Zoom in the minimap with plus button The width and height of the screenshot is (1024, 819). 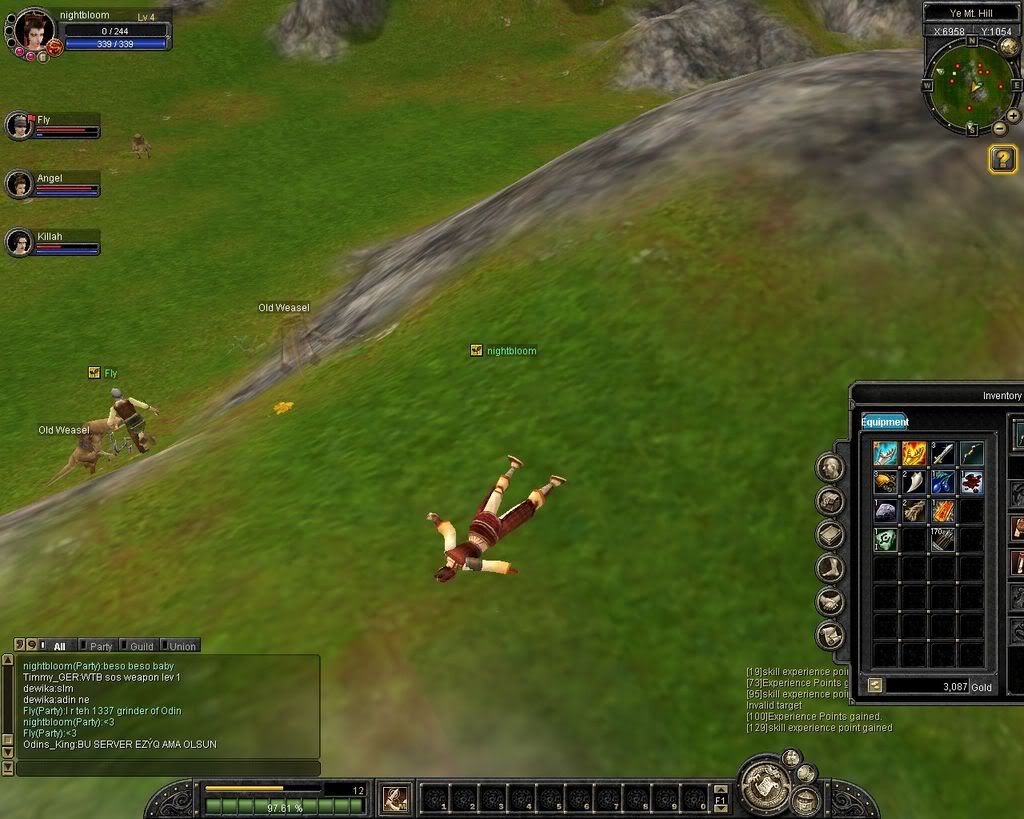click(1013, 116)
